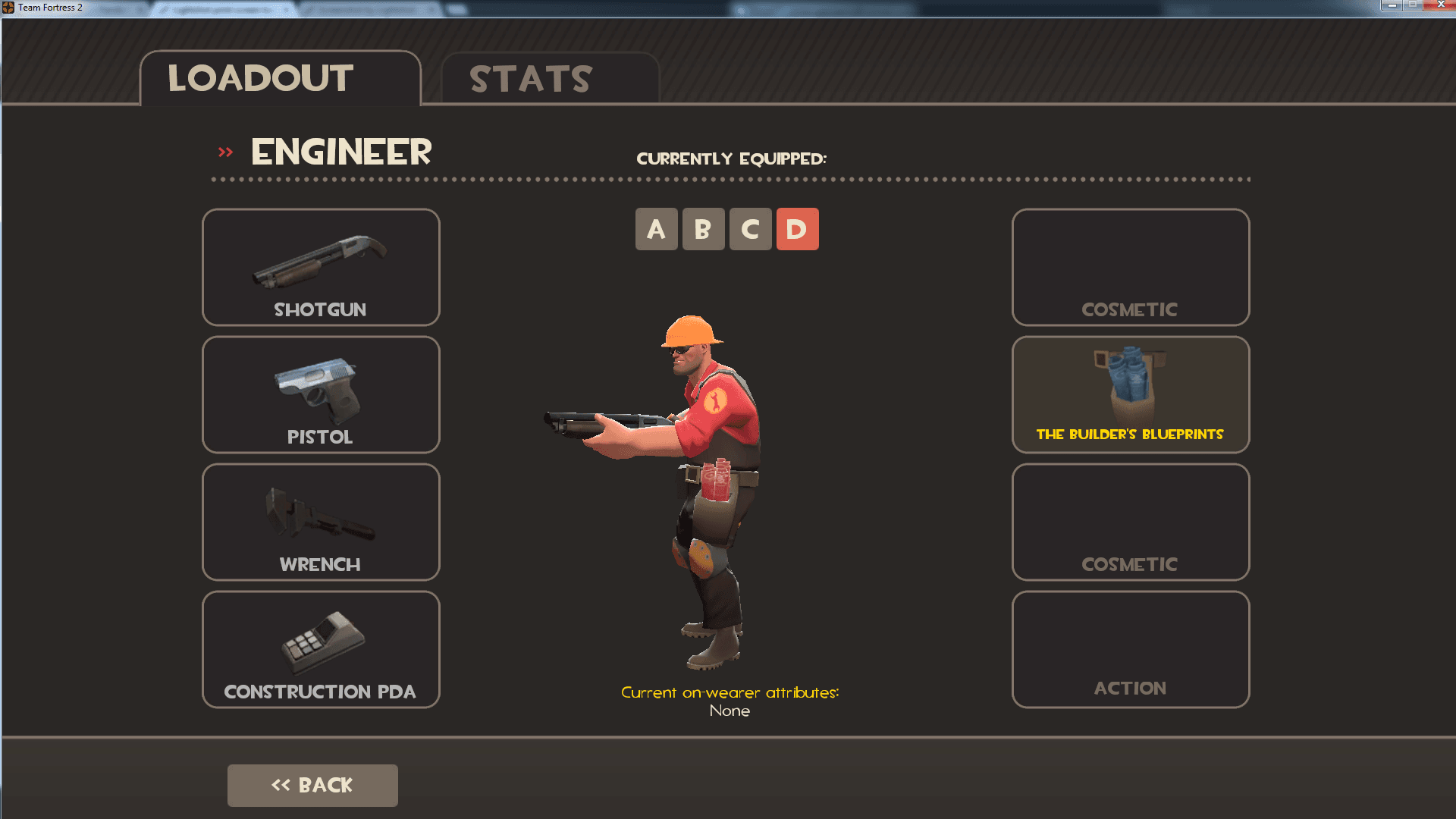This screenshot has height=819, width=1456.
Task: Select the empty top Cosmetic slot
Action: 1130,267
